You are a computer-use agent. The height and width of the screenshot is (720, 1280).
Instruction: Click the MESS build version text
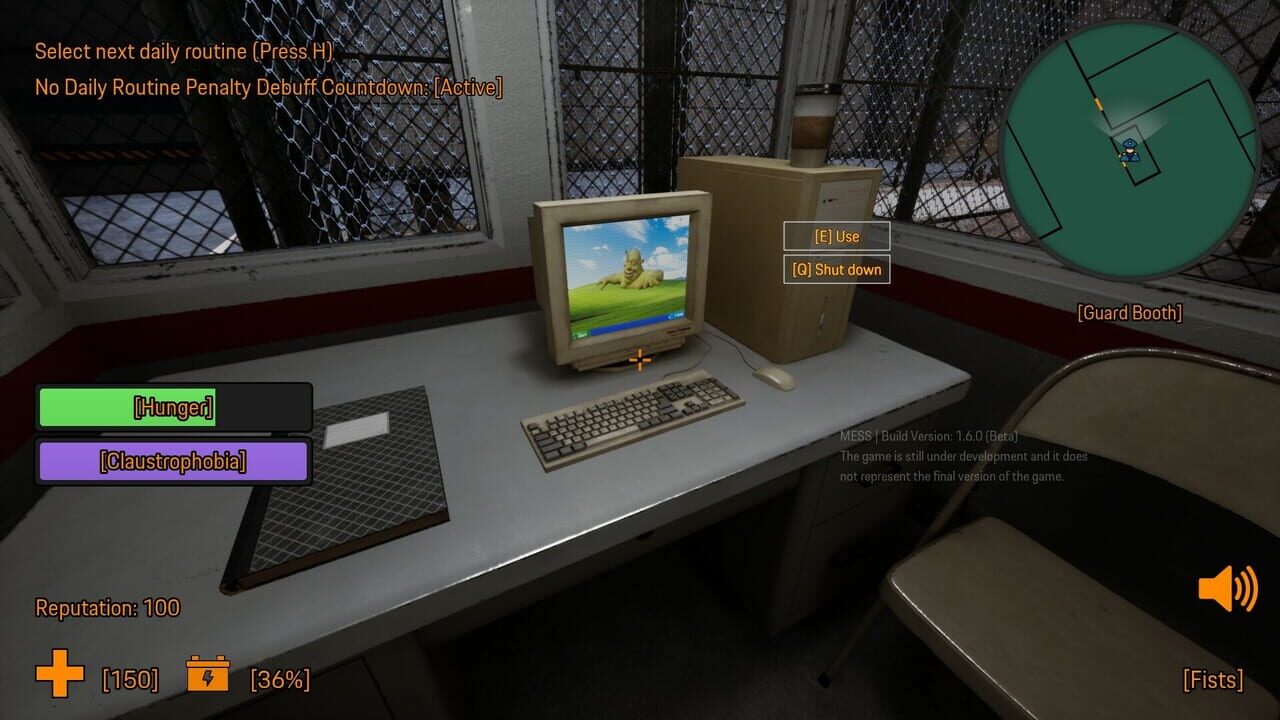[928, 437]
